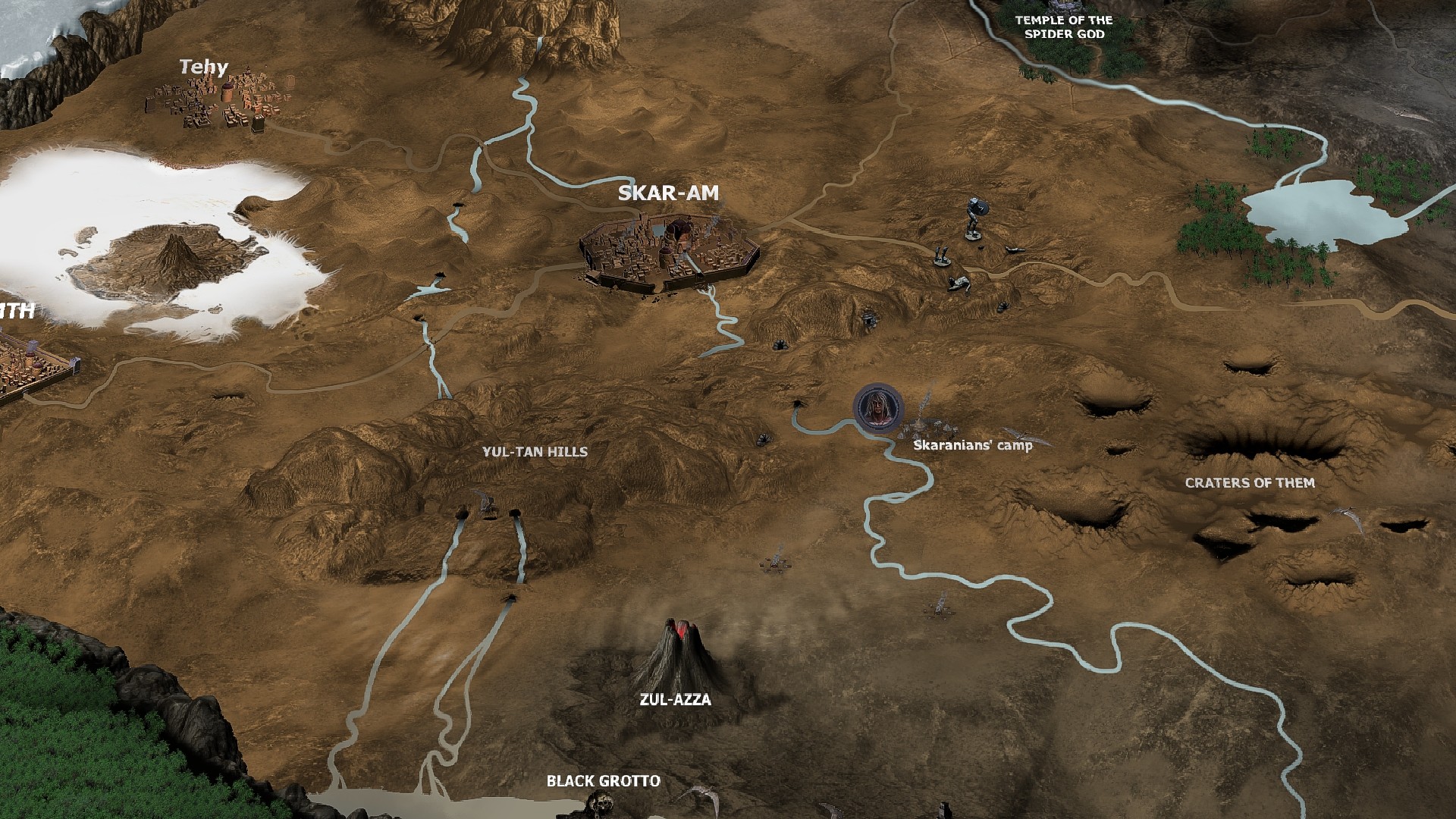Image resolution: width=1456 pixels, height=819 pixels.
Task: Click the TEMPLE OF THE SPIDER GOD label
Action: [x=1060, y=26]
